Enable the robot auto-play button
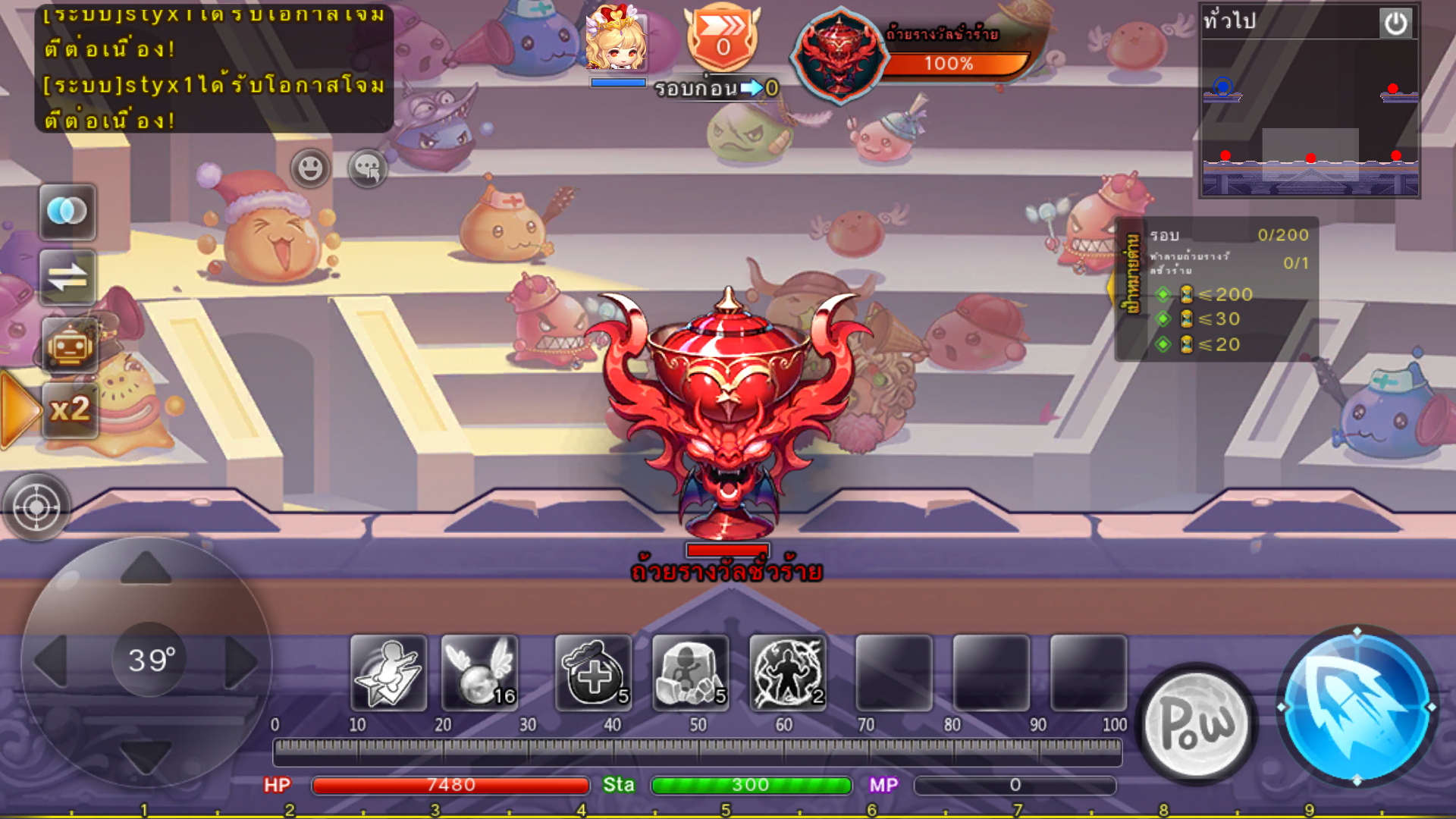 (x=69, y=346)
